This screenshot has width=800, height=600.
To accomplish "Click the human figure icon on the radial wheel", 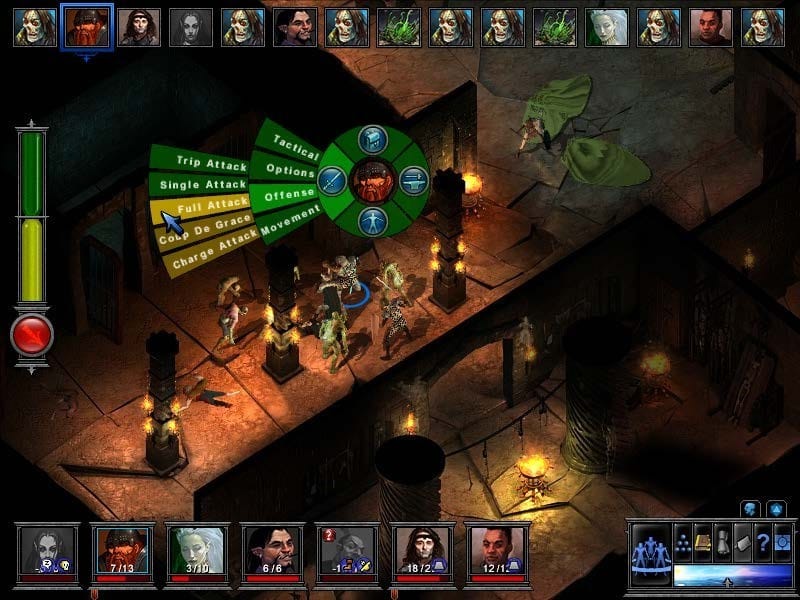I will coord(373,220).
